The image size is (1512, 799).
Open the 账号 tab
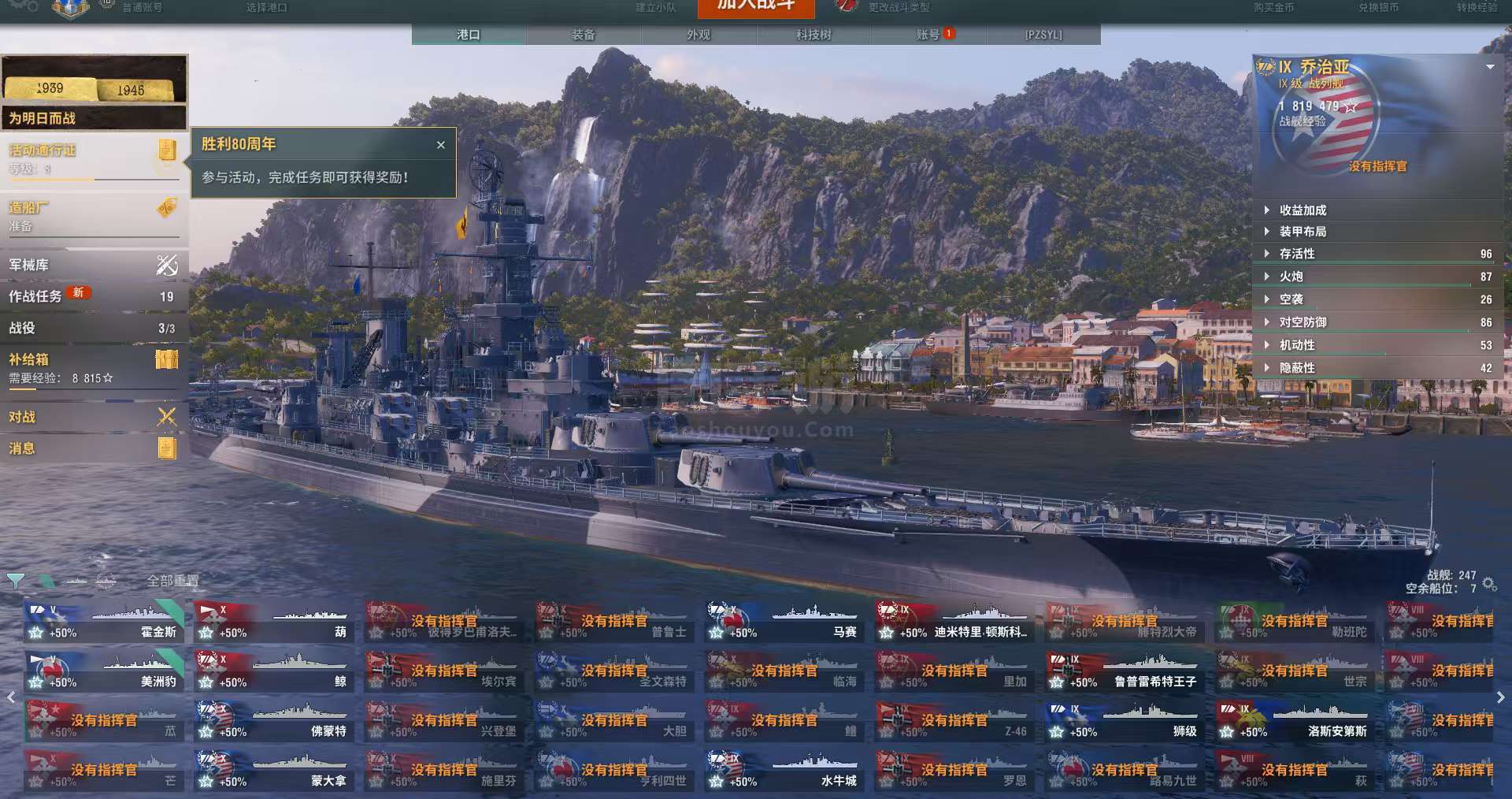coord(928,35)
